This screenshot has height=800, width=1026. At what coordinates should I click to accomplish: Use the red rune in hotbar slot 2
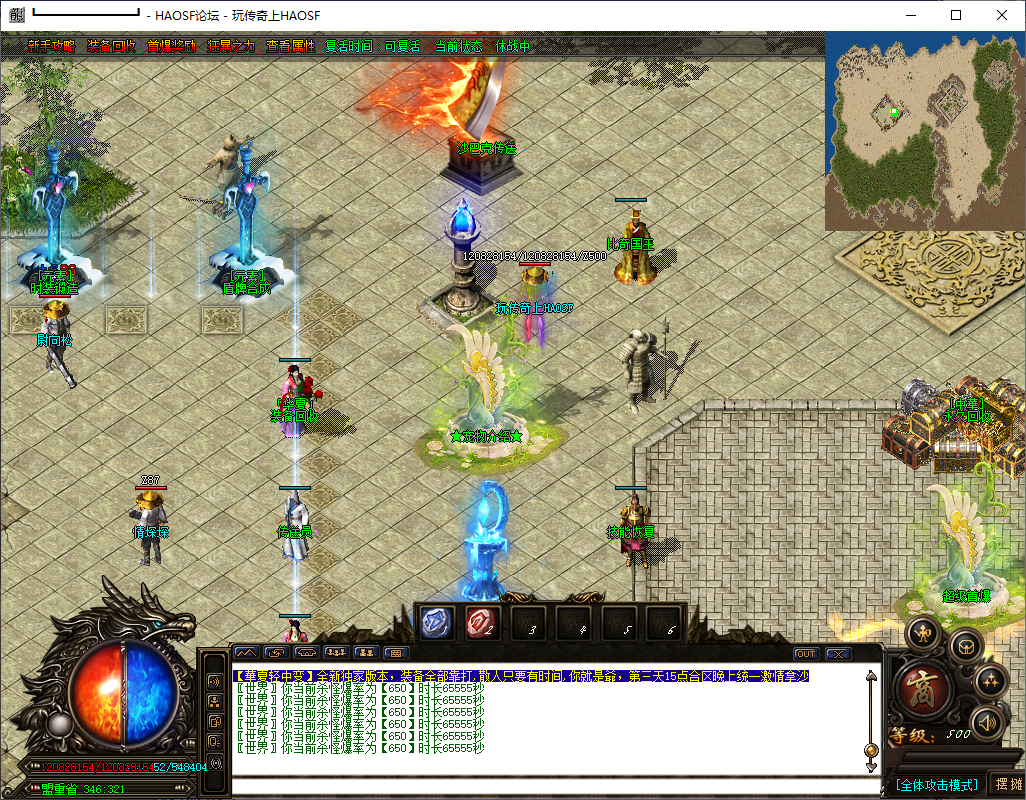point(483,623)
